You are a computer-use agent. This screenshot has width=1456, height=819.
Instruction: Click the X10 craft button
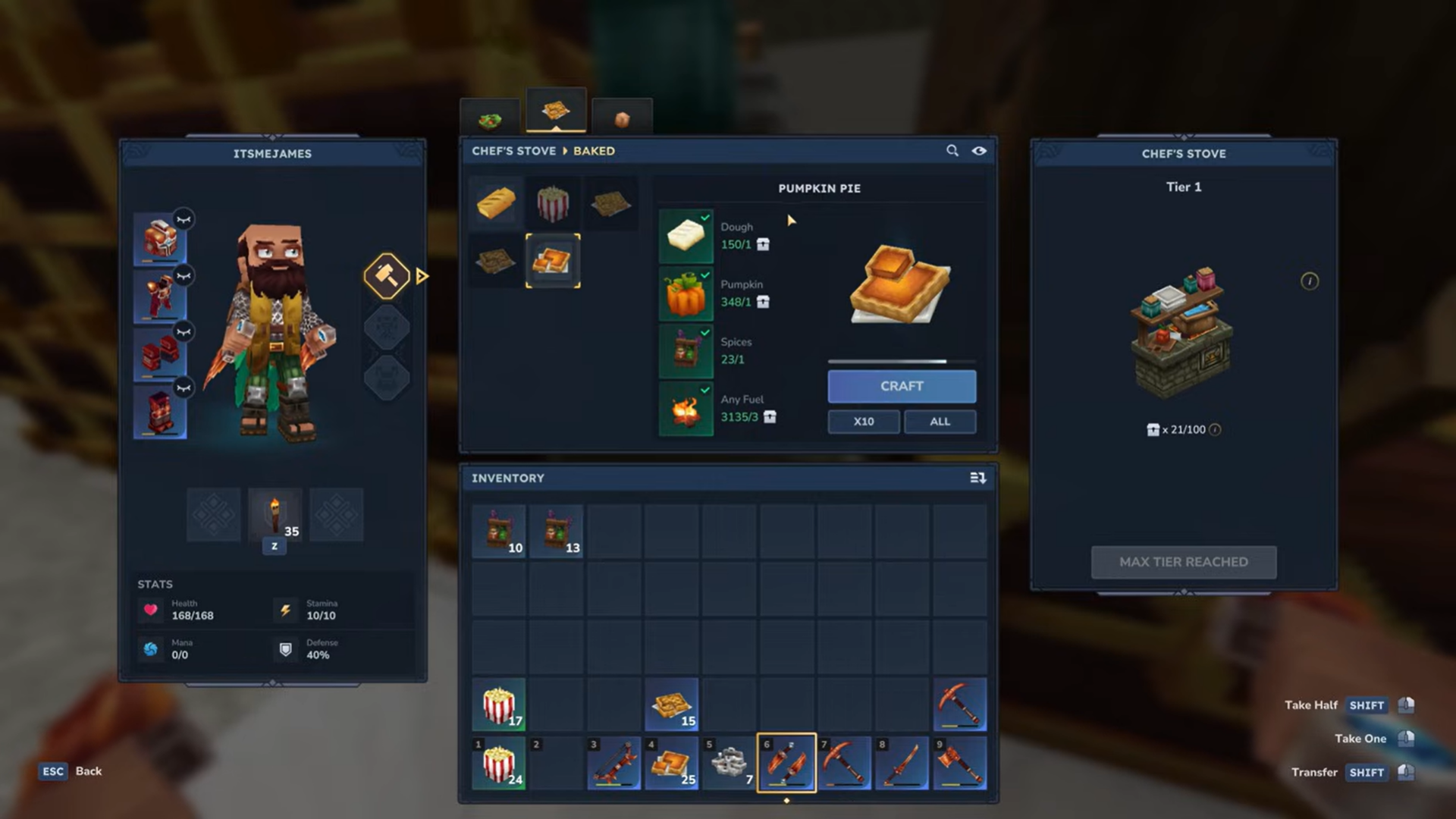pyautogui.click(x=863, y=422)
